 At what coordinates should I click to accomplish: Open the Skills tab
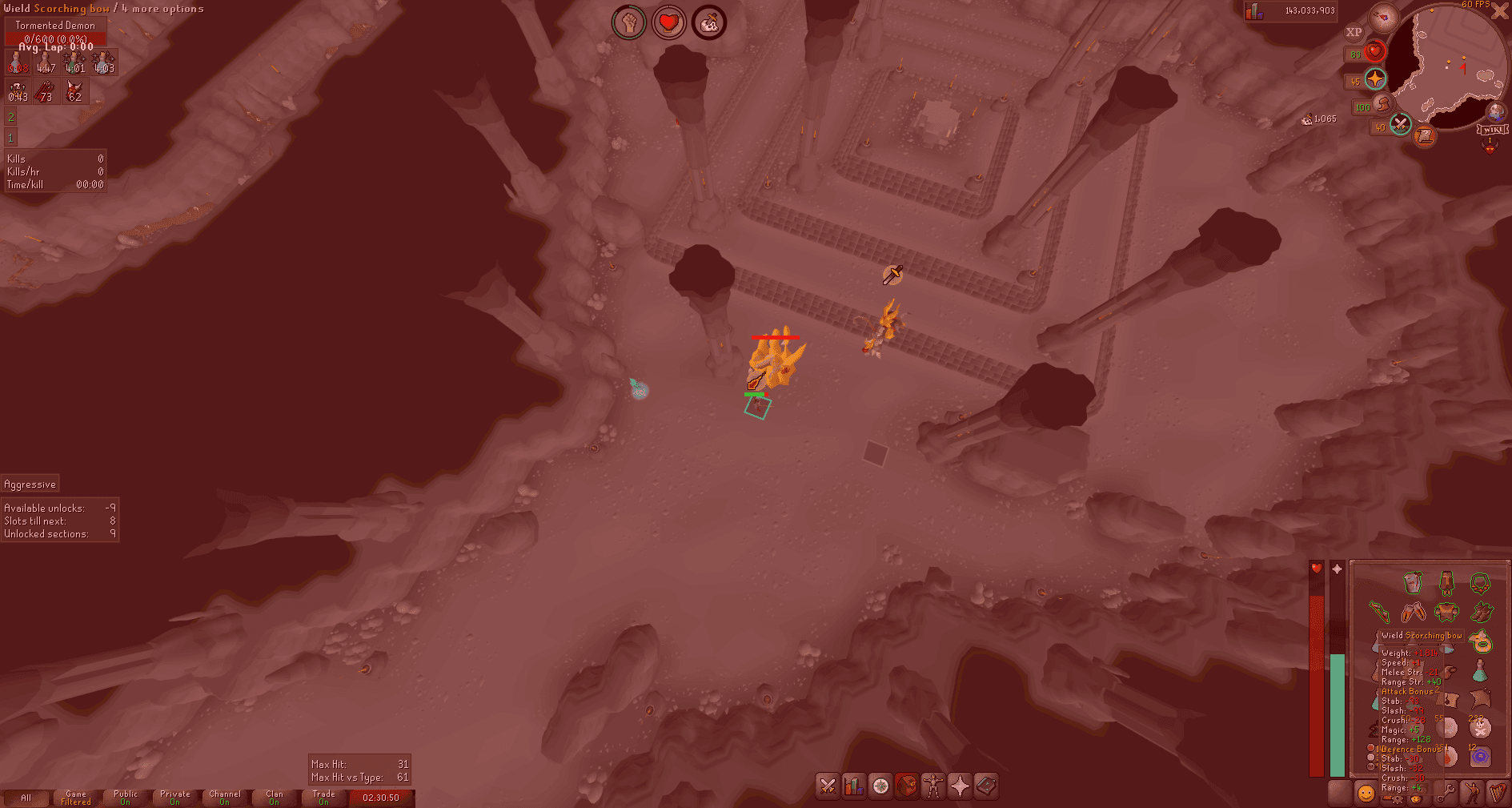[x=853, y=786]
